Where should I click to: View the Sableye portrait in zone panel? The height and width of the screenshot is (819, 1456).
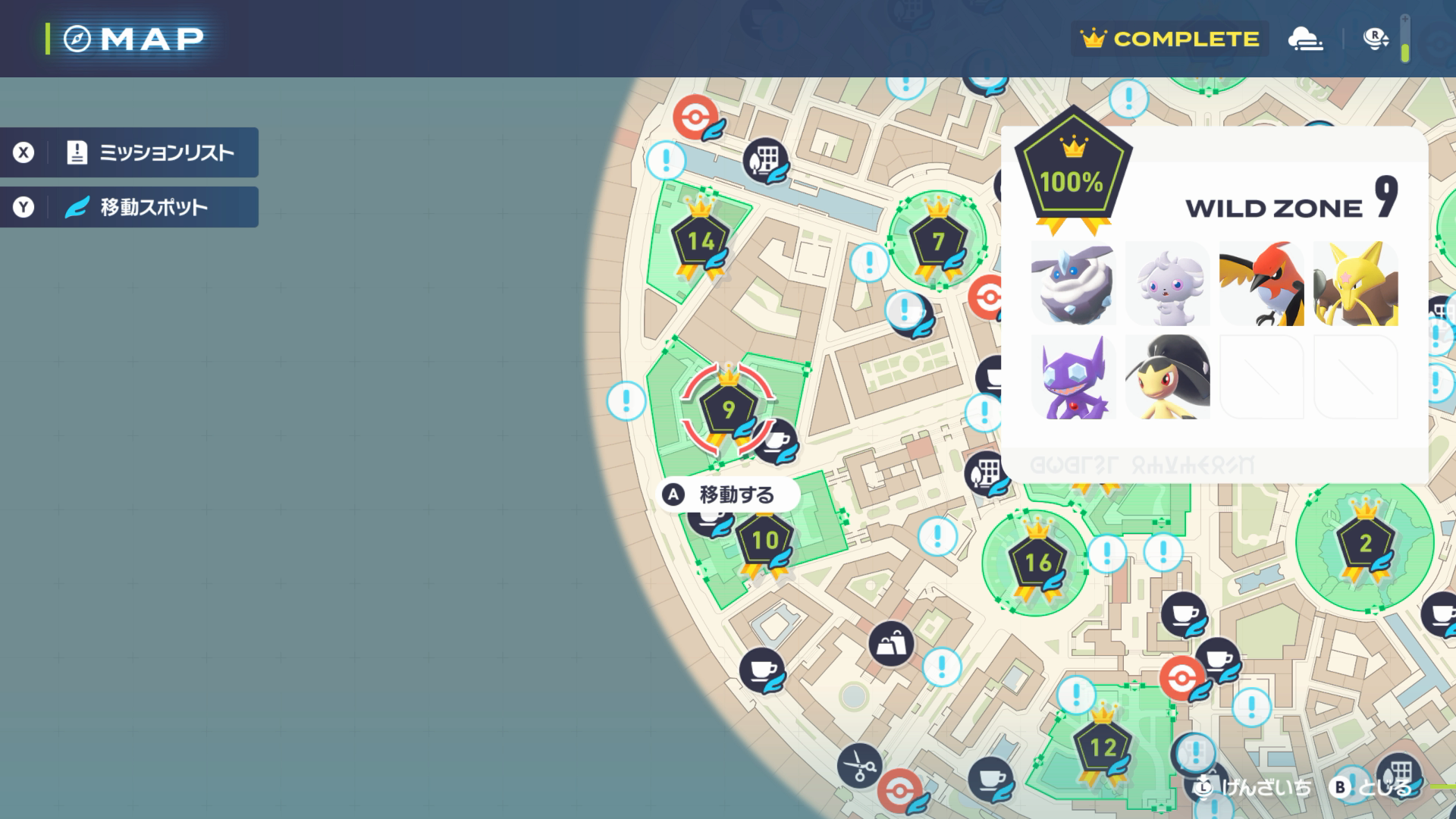[x=1073, y=377]
